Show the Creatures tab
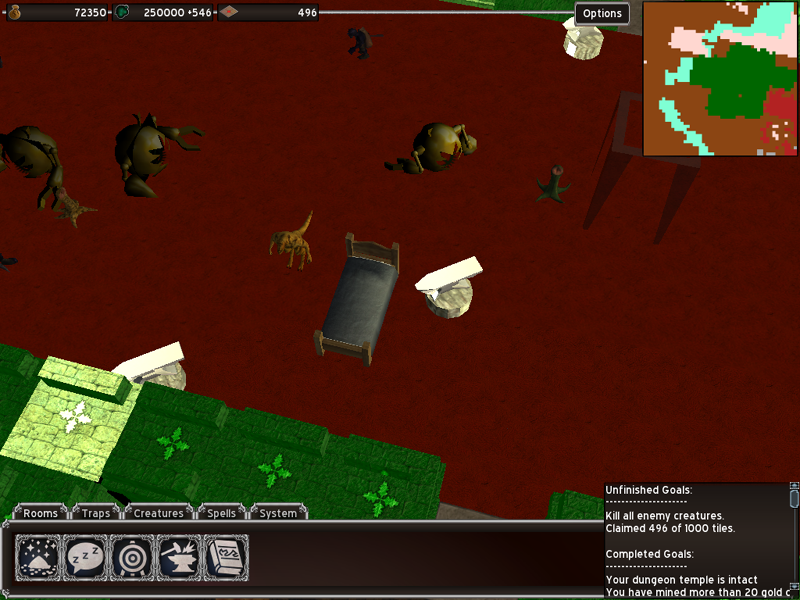The width and height of the screenshot is (800, 600). (159, 513)
